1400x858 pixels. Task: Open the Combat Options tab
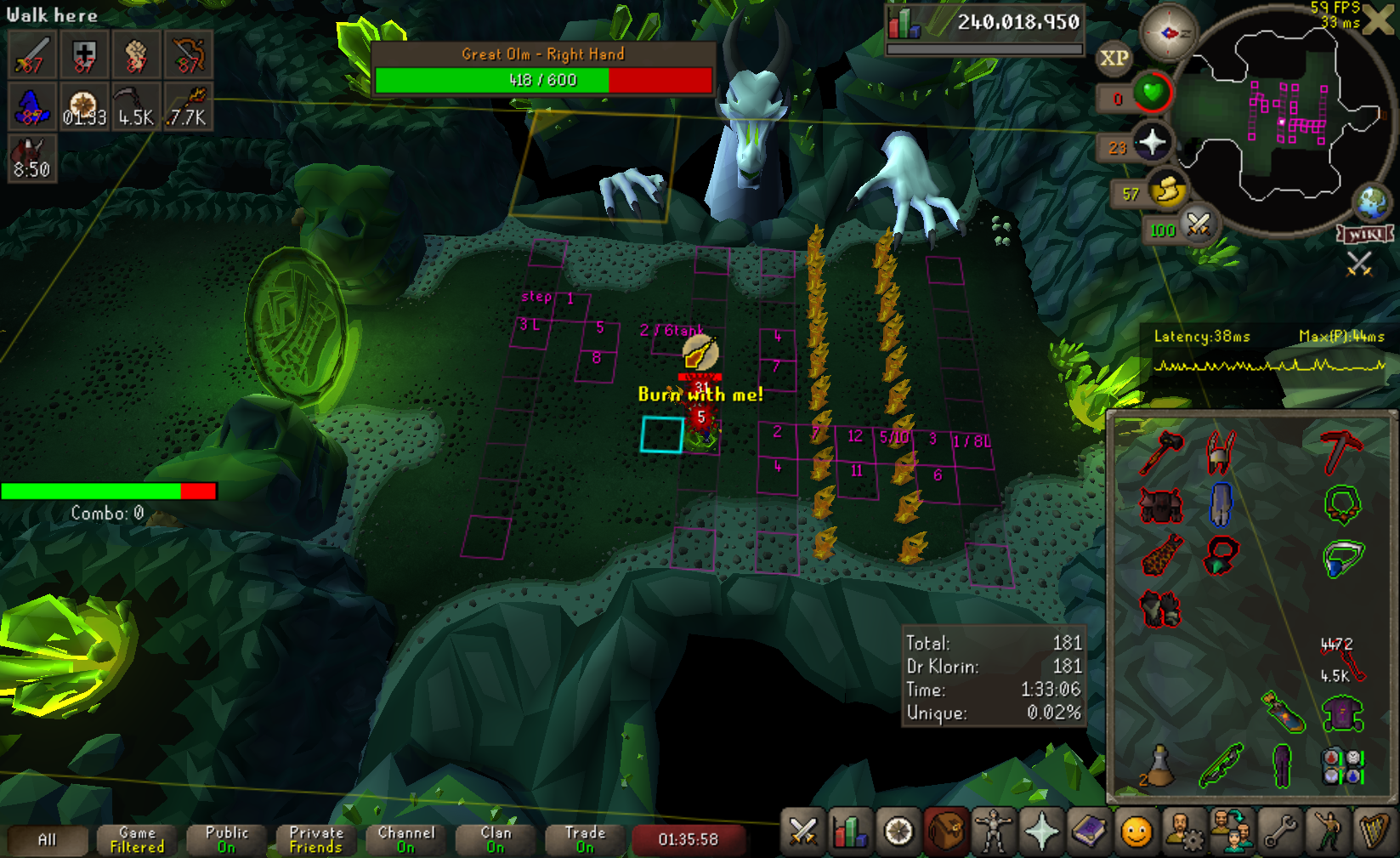click(x=803, y=832)
